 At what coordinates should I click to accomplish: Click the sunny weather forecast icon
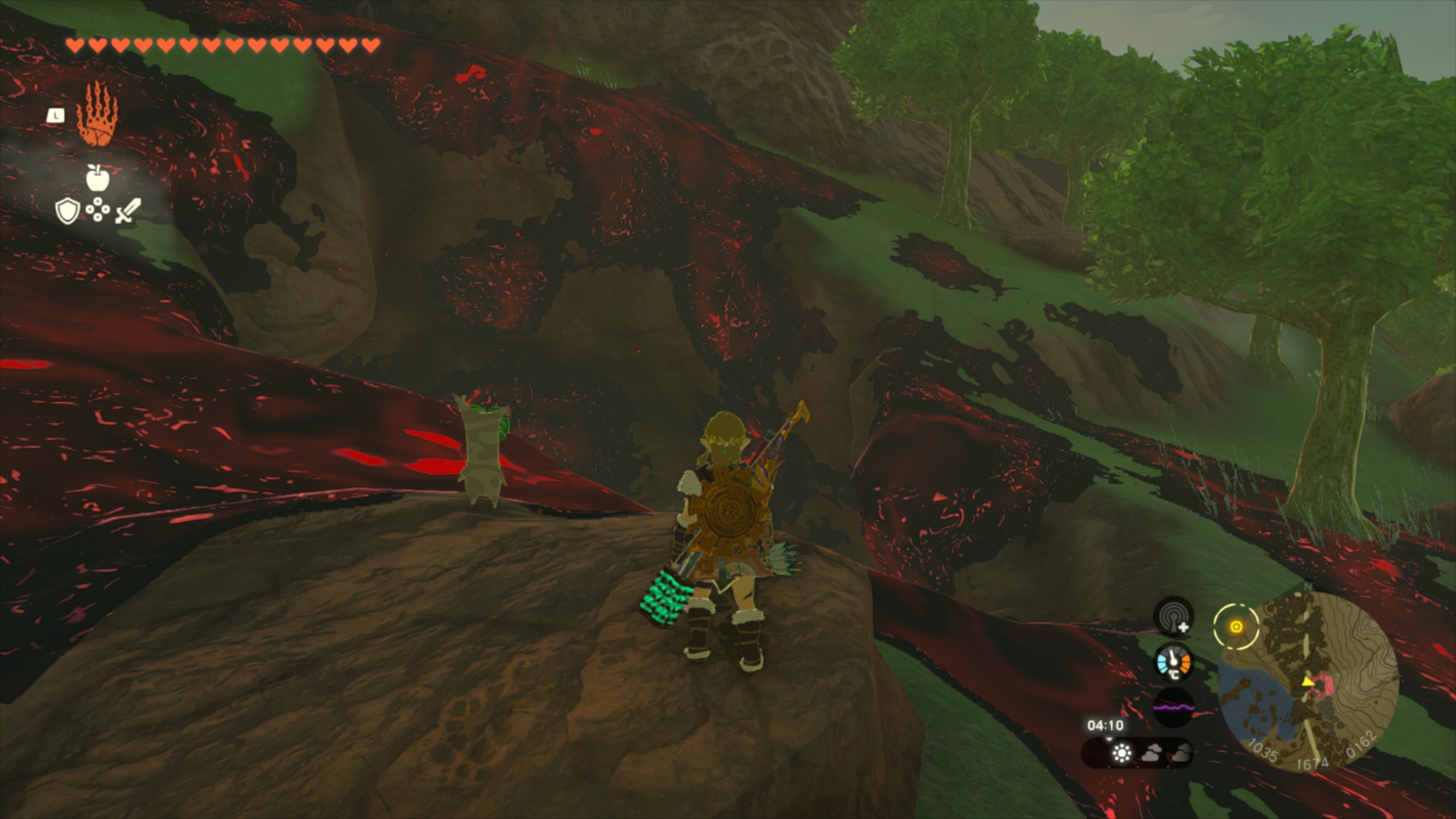click(1122, 753)
